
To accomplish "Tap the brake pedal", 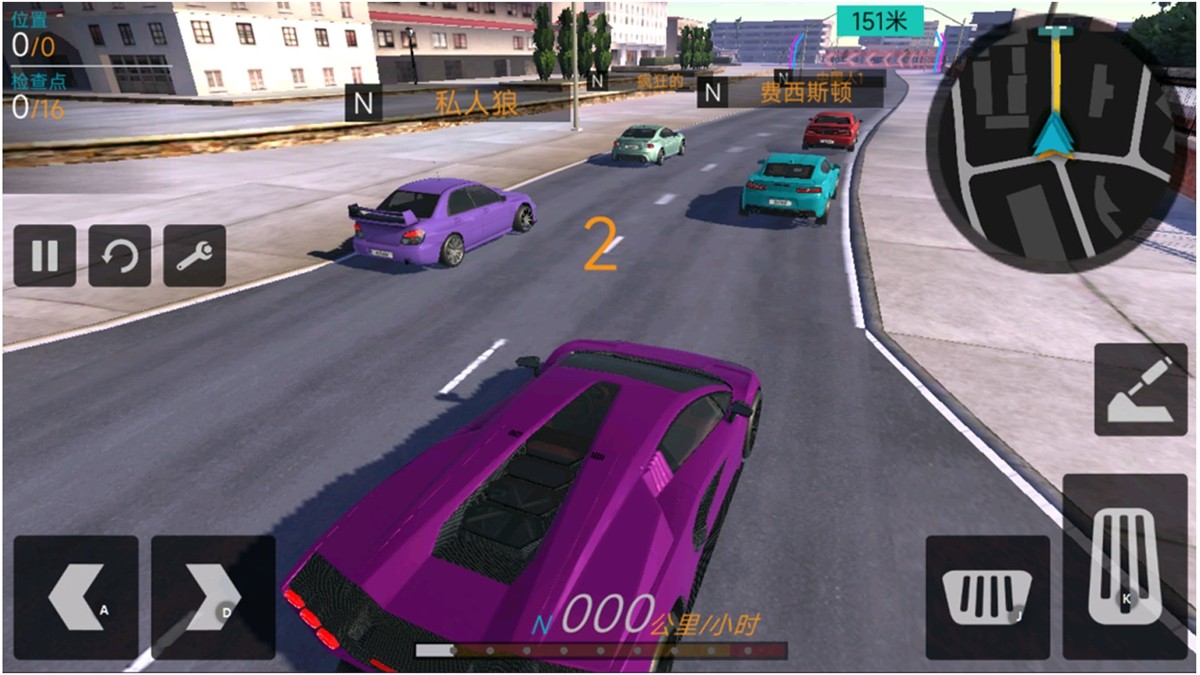I will [987, 597].
